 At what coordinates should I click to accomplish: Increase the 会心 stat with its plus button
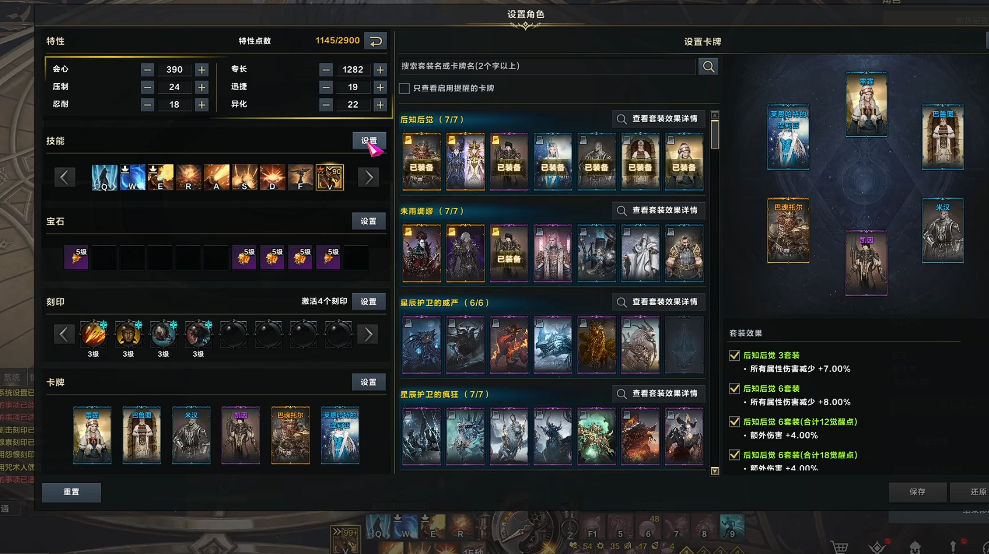tap(201, 70)
